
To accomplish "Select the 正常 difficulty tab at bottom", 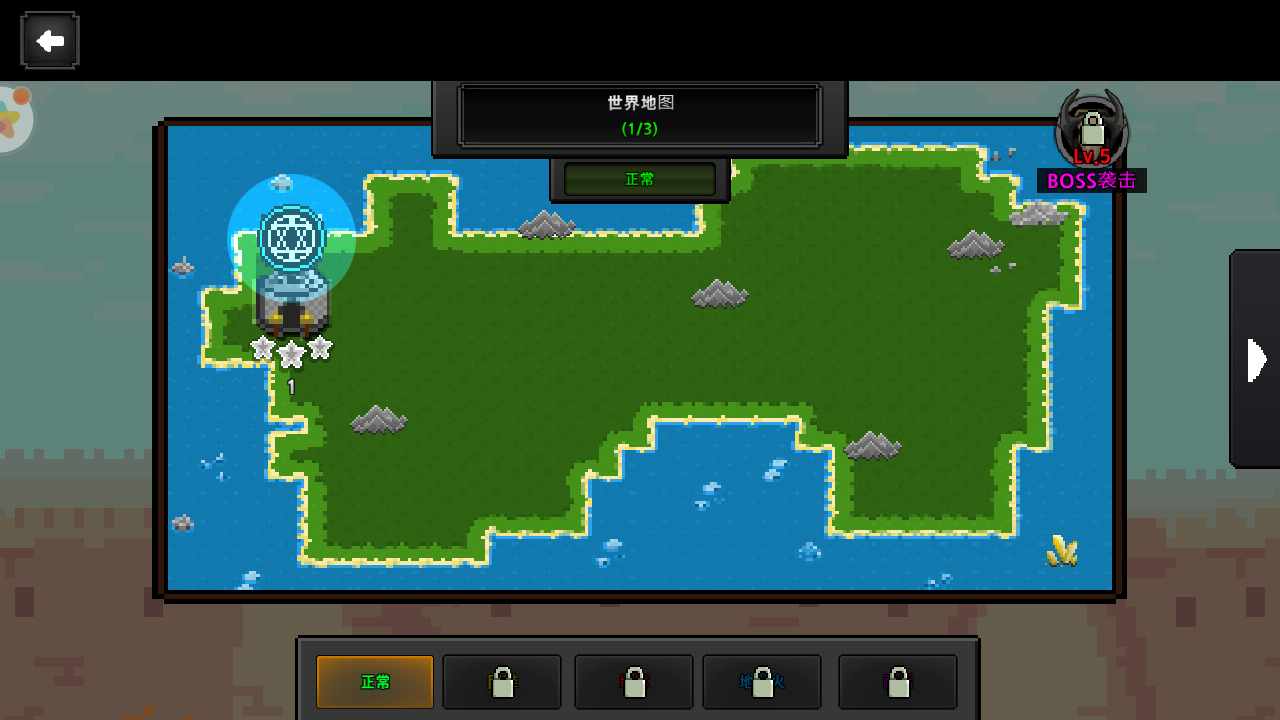I will pos(375,682).
